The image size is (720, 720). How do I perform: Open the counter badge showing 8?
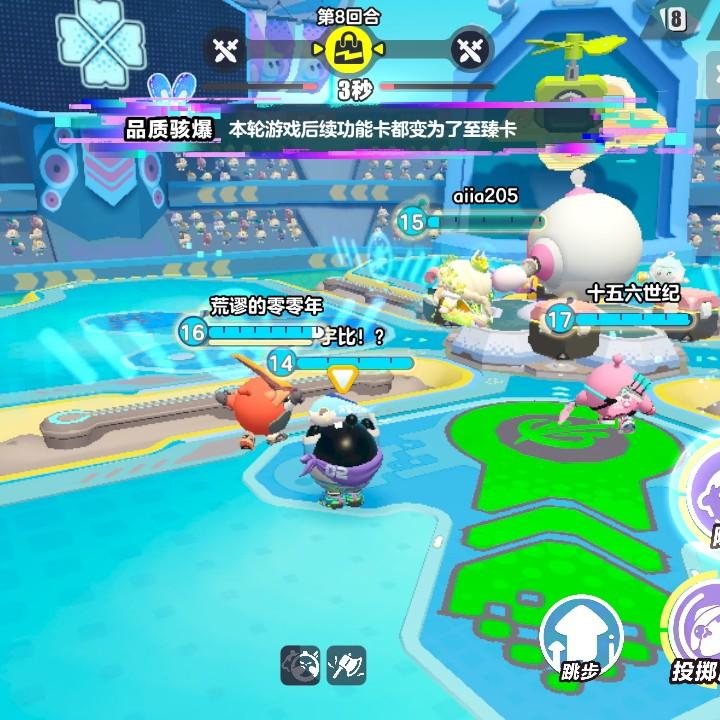tap(677, 20)
